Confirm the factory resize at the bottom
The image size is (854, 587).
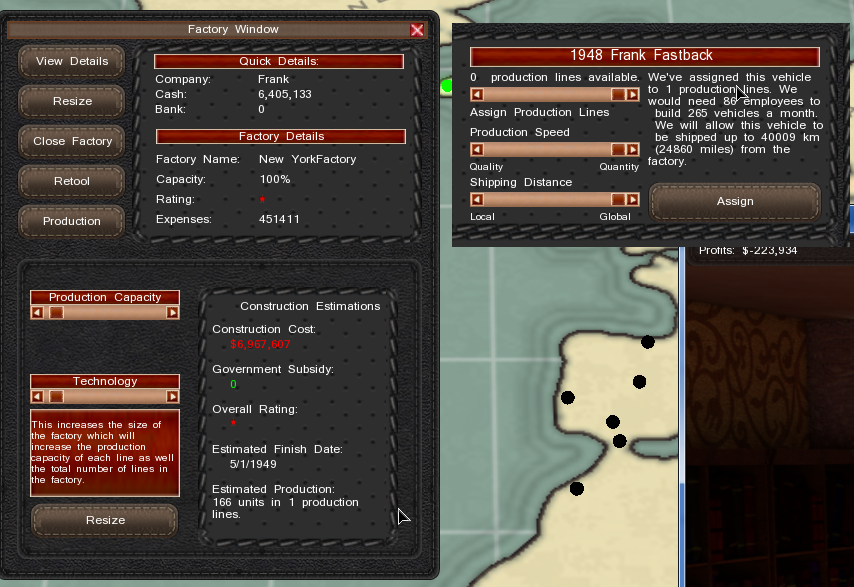(105, 520)
